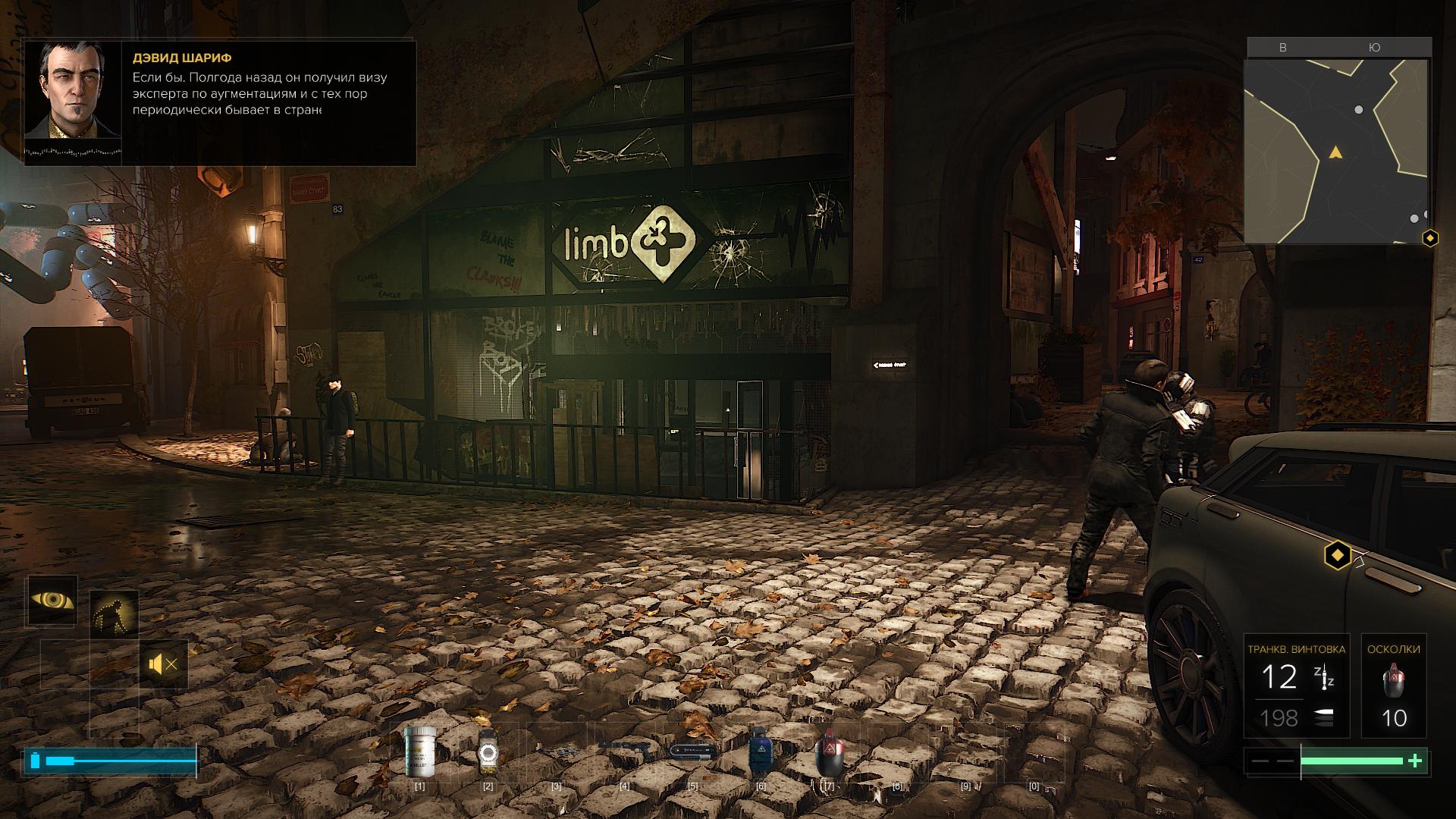The height and width of the screenshot is (819, 1456).
Task: Select the blue EMP grenade in slot 6
Action: (x=761, y=751)
